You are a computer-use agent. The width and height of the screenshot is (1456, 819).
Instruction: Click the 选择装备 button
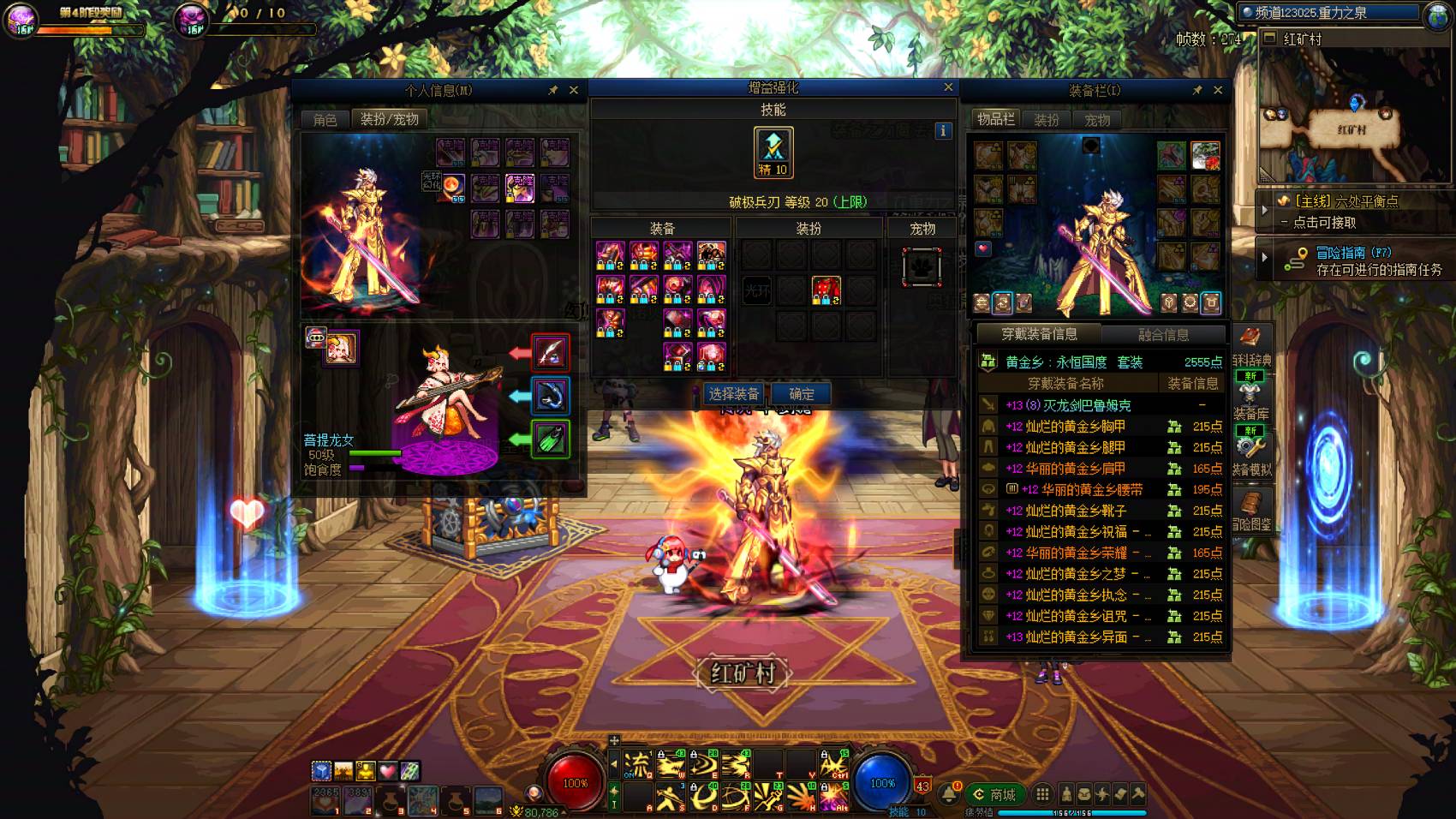point(734,394)
